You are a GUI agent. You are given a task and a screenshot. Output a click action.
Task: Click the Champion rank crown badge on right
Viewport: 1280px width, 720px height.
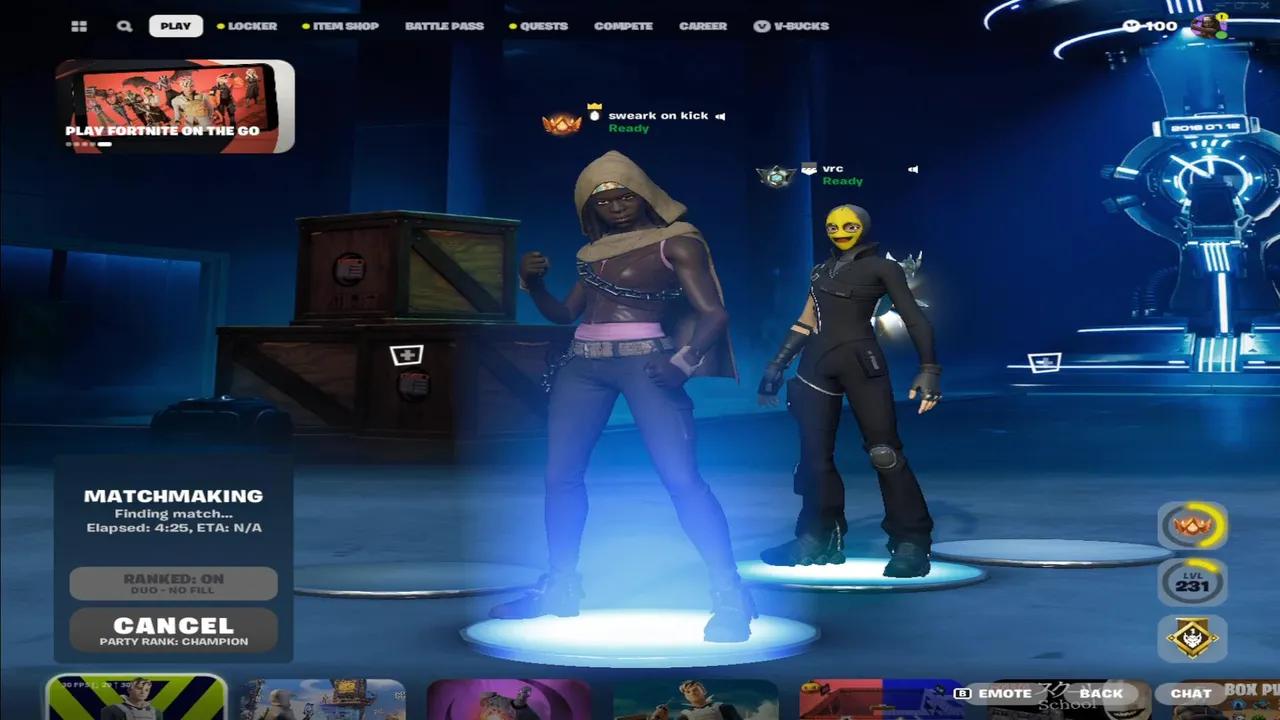tap(1192, 524)
